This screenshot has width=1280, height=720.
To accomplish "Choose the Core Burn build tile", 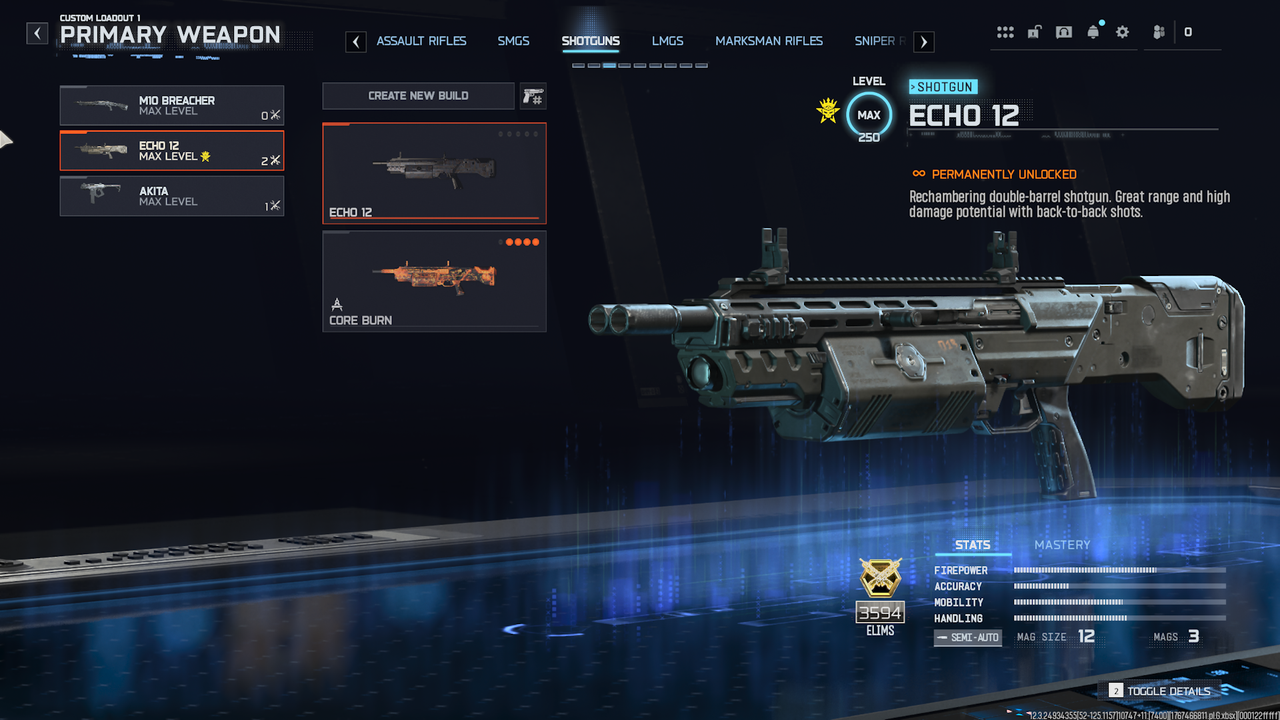I will coord(434,281).
